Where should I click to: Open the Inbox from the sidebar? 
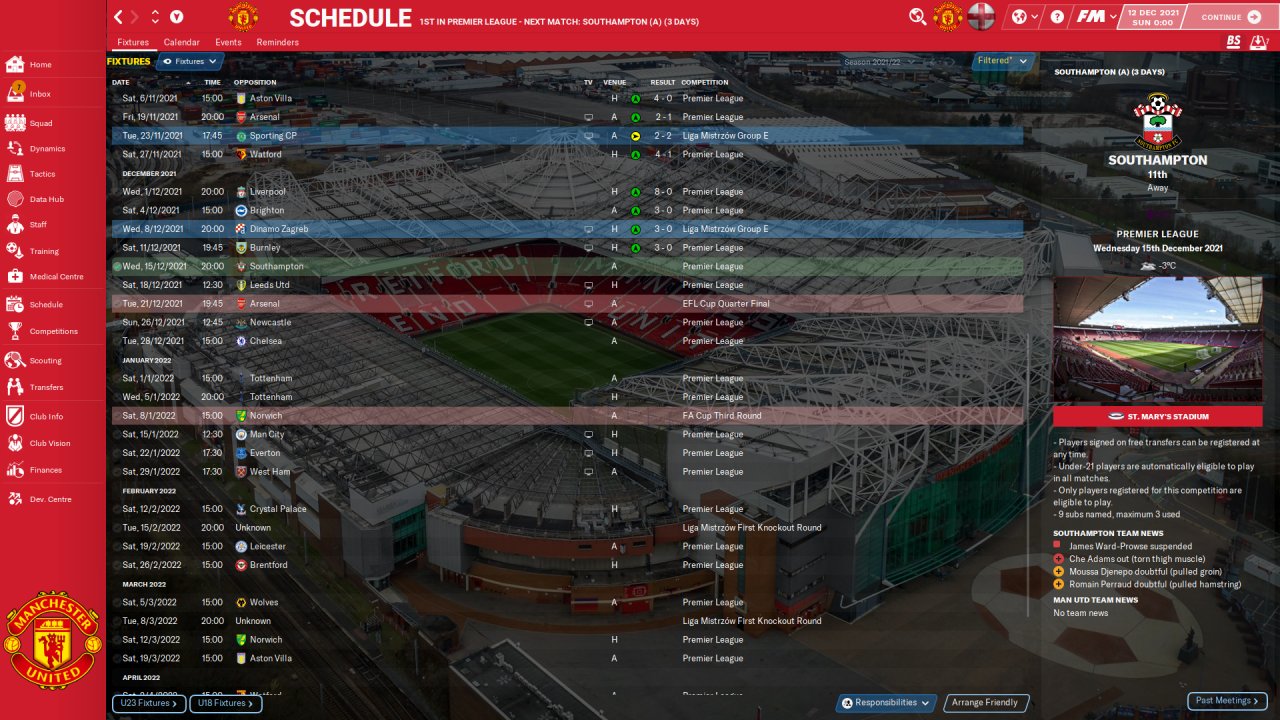[x=40, y=94]
